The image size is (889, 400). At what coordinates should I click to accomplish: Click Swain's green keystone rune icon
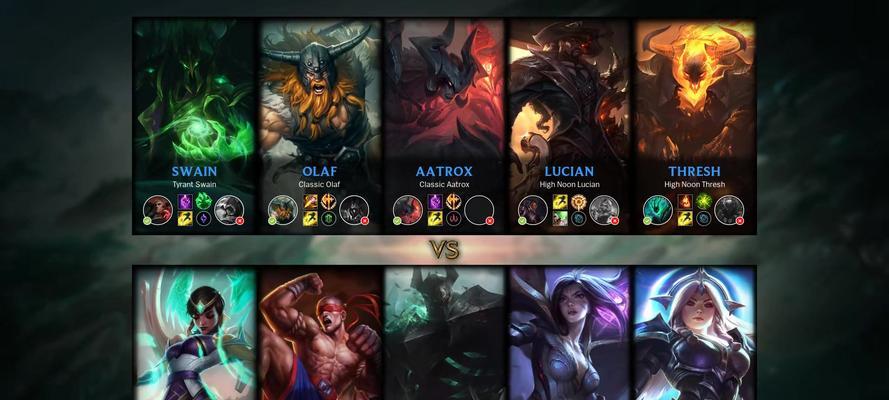point(203,202)
